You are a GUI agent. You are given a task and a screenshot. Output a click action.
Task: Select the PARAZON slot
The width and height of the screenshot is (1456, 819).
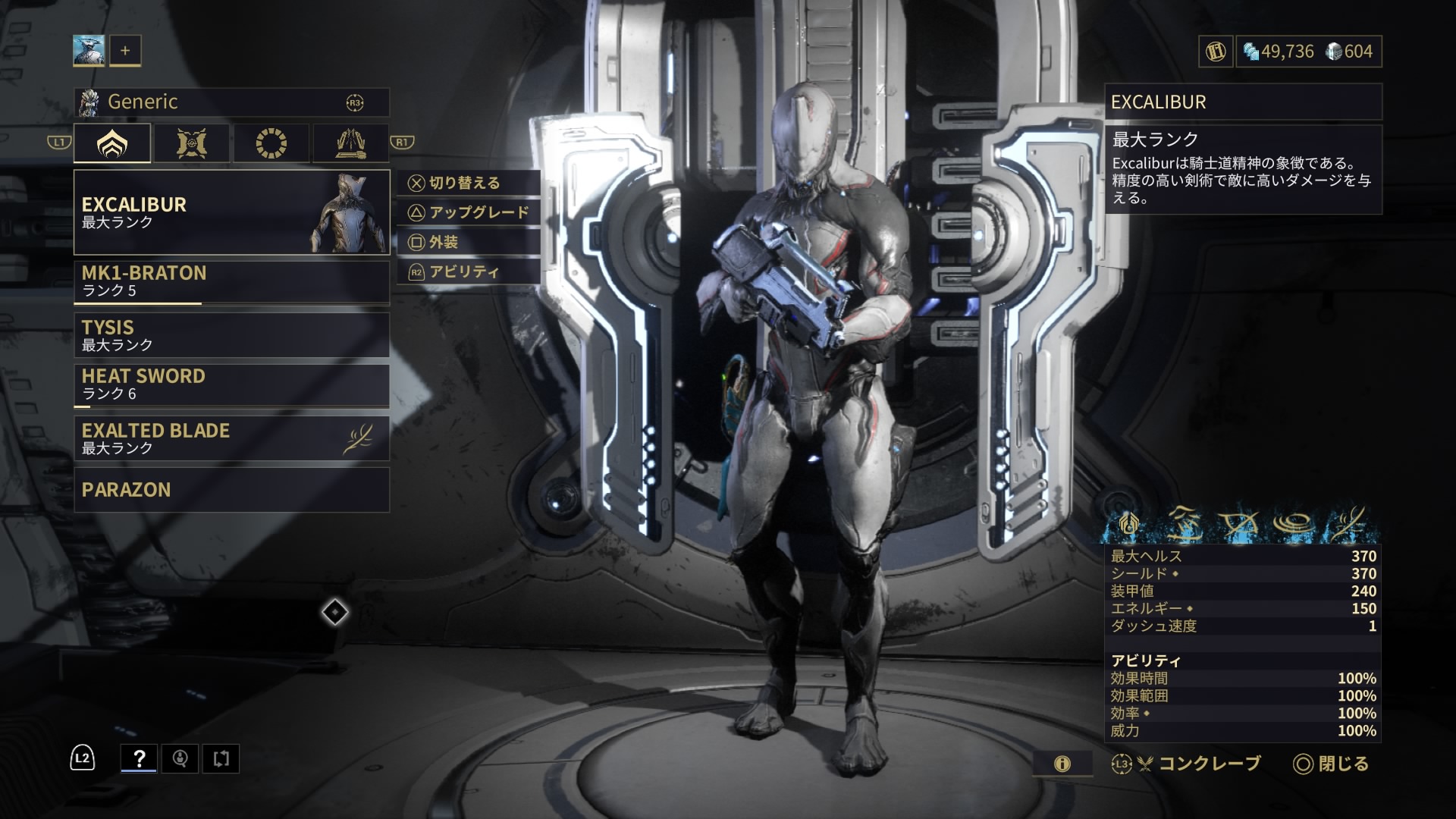coord(231,490)
